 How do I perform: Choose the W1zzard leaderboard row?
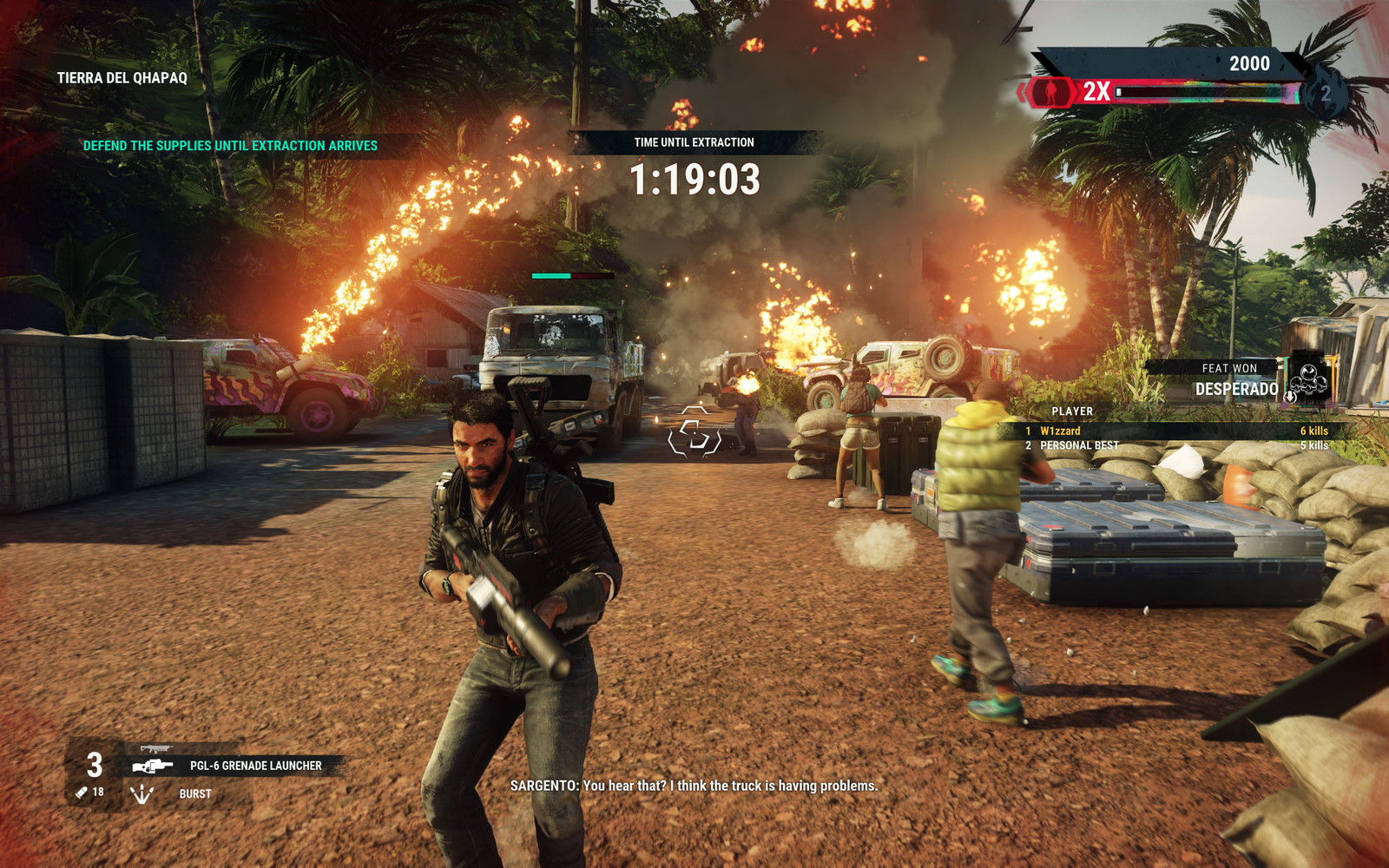[1176, 431]
